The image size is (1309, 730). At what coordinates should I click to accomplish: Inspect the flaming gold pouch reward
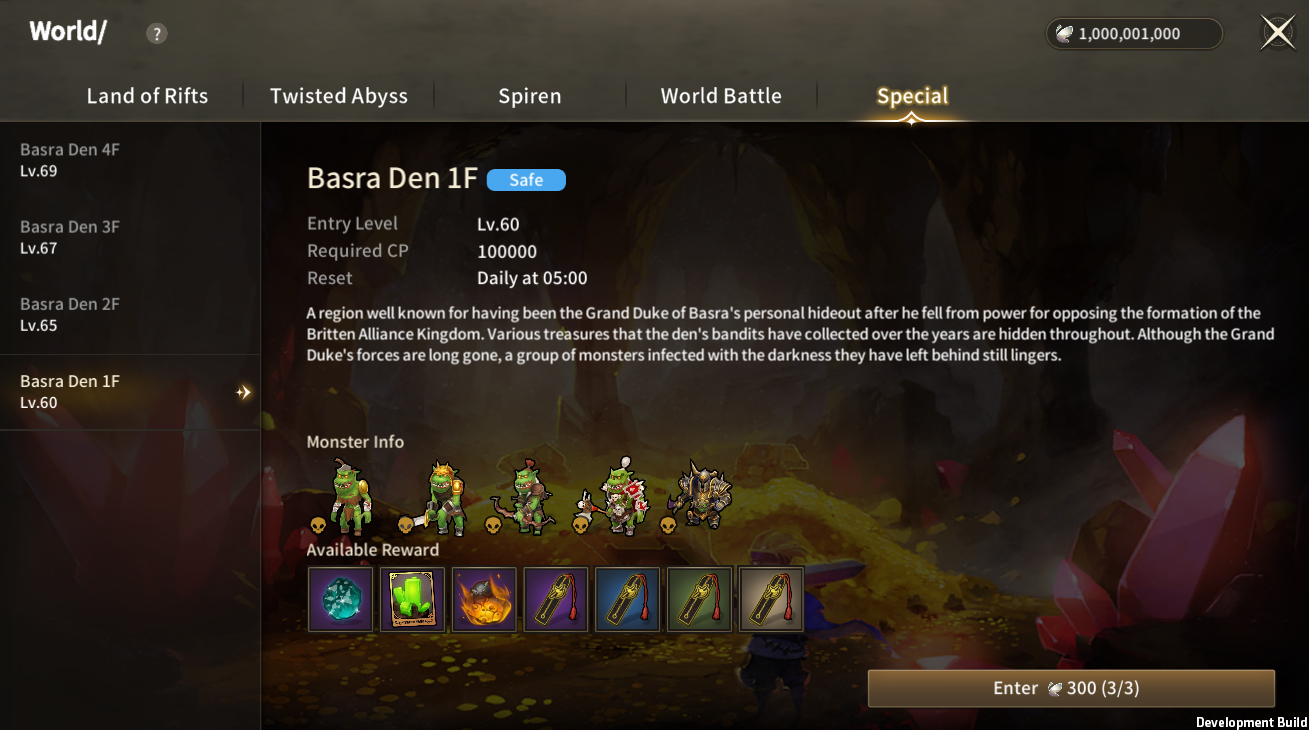(x=484, y=600)
